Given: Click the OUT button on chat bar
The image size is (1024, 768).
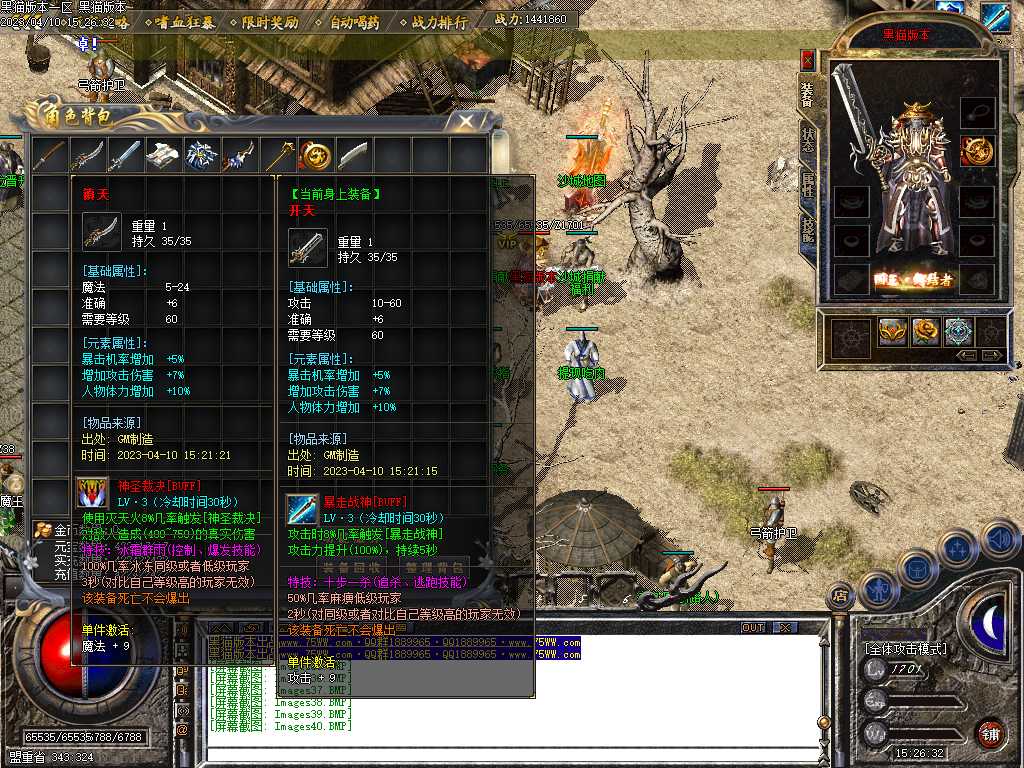Looking at the screenshot, I should tap(753, 628).
